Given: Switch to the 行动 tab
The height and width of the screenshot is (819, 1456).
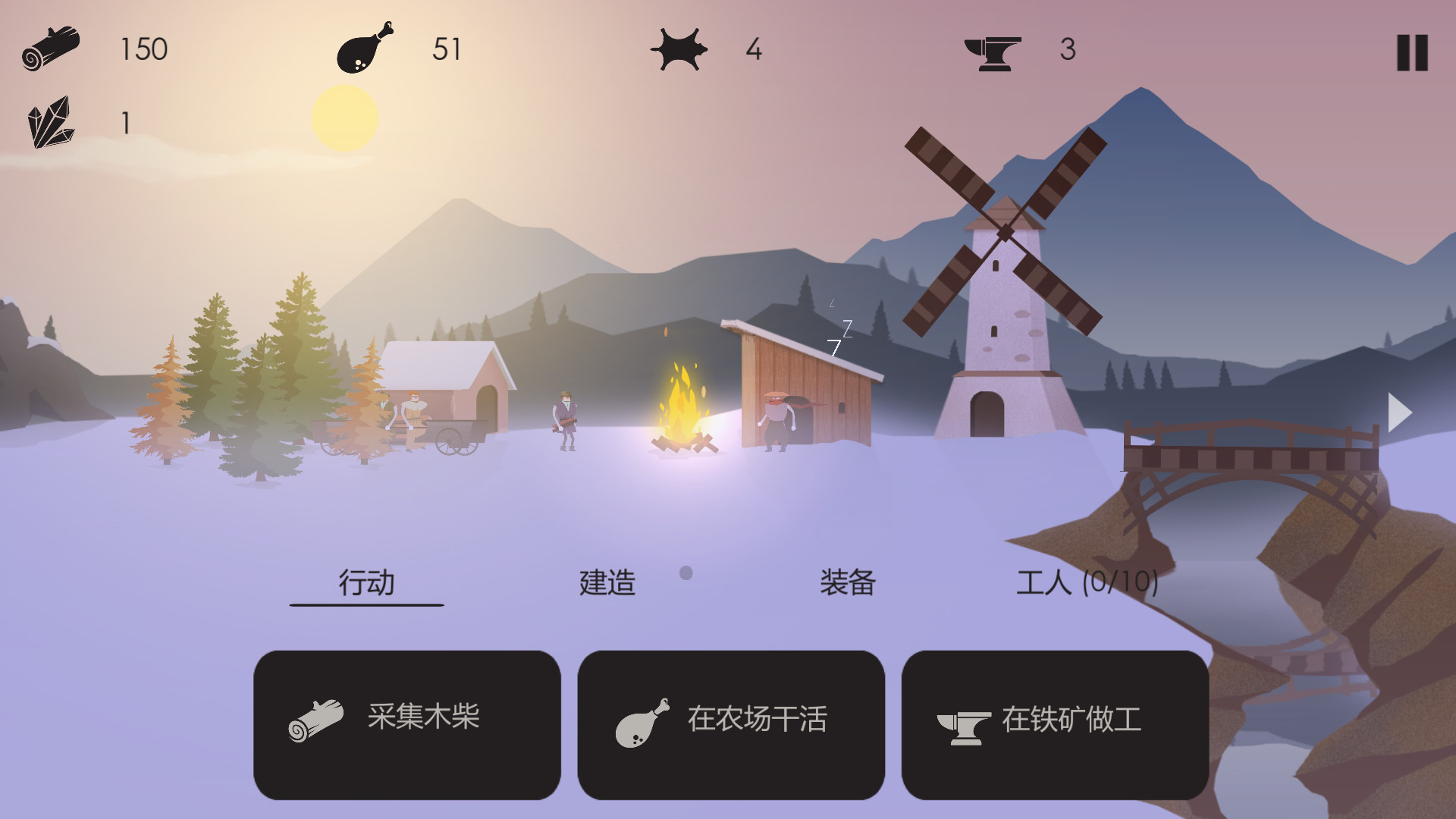Looking at the screenshot, I should 366,582.
